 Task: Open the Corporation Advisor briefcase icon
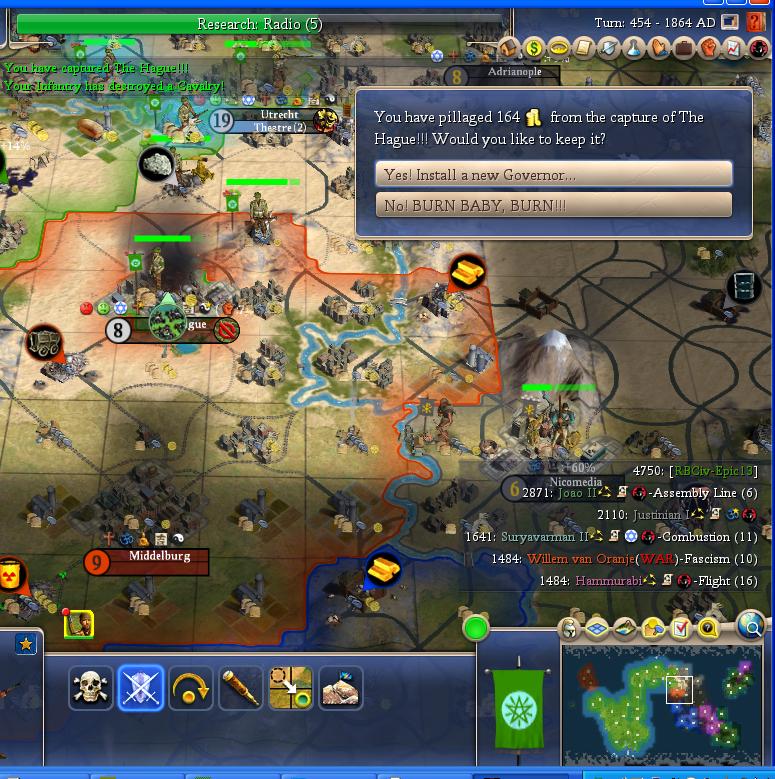click(x=684, y=48)
